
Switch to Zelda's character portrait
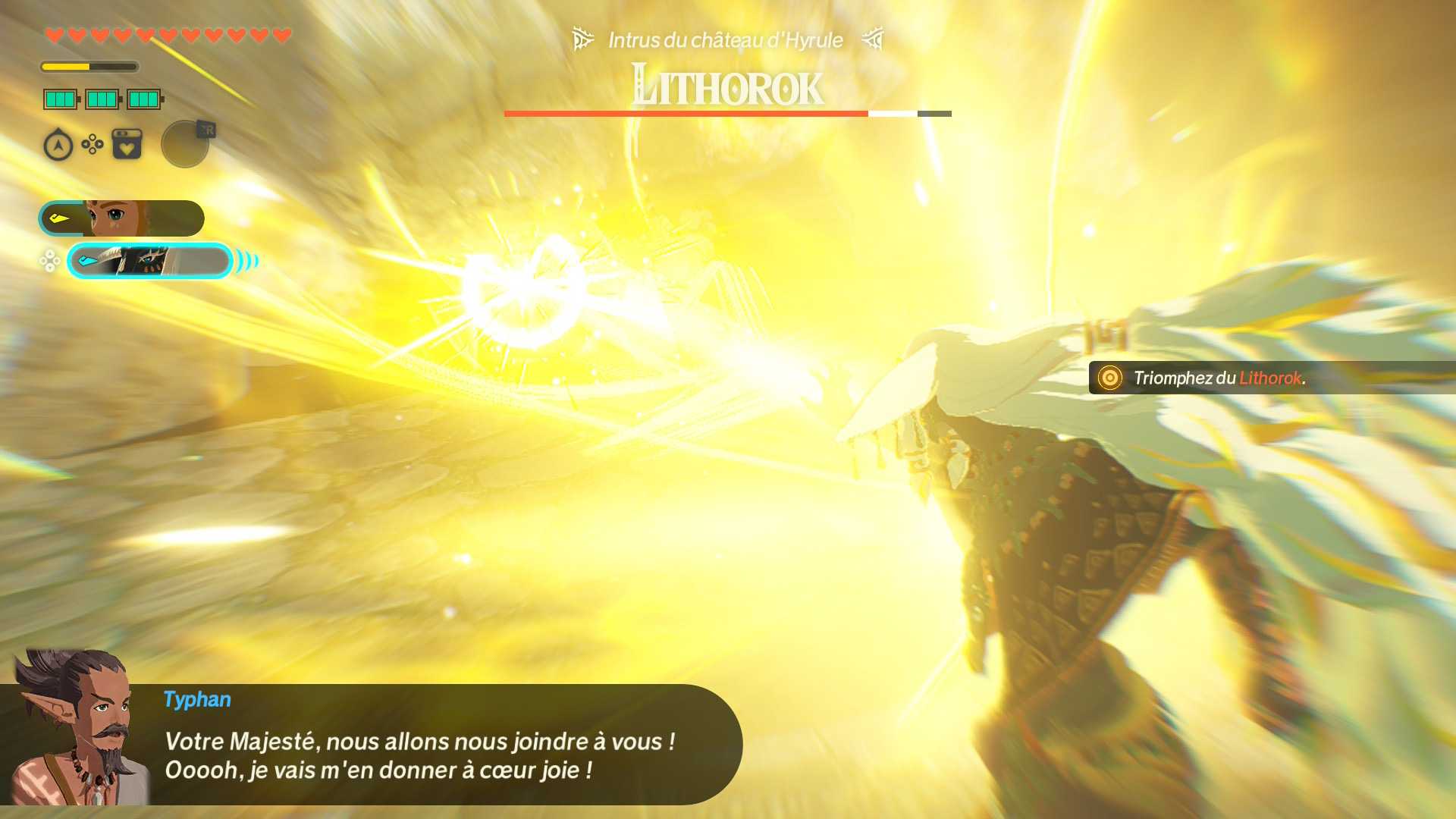(x=121, y=218)
